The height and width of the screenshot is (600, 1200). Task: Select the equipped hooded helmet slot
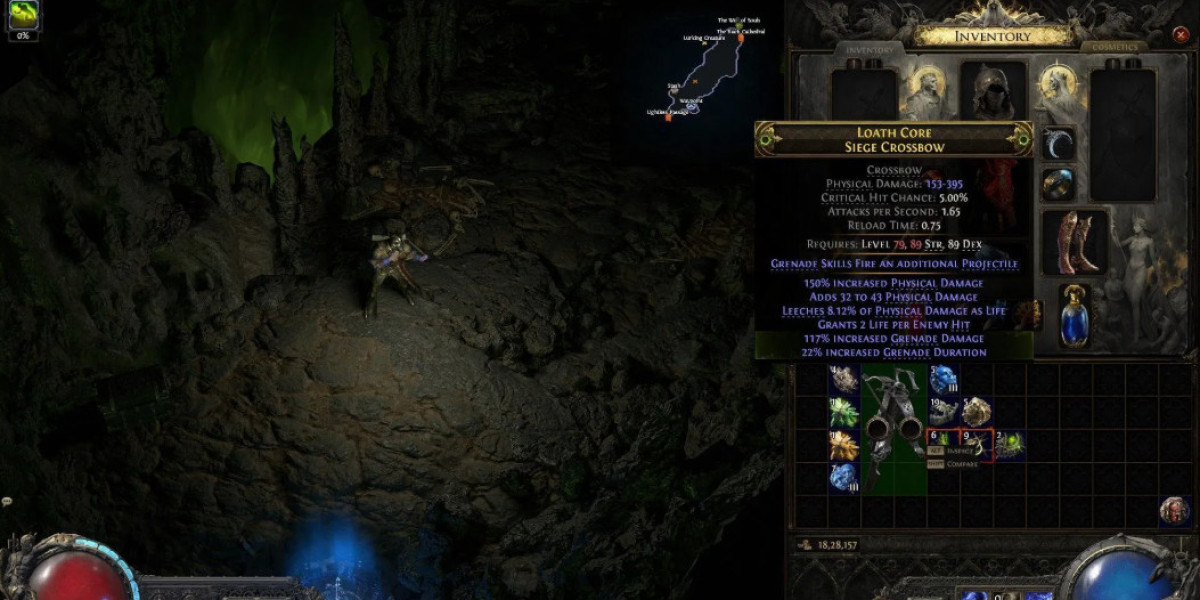click(993, 92)
